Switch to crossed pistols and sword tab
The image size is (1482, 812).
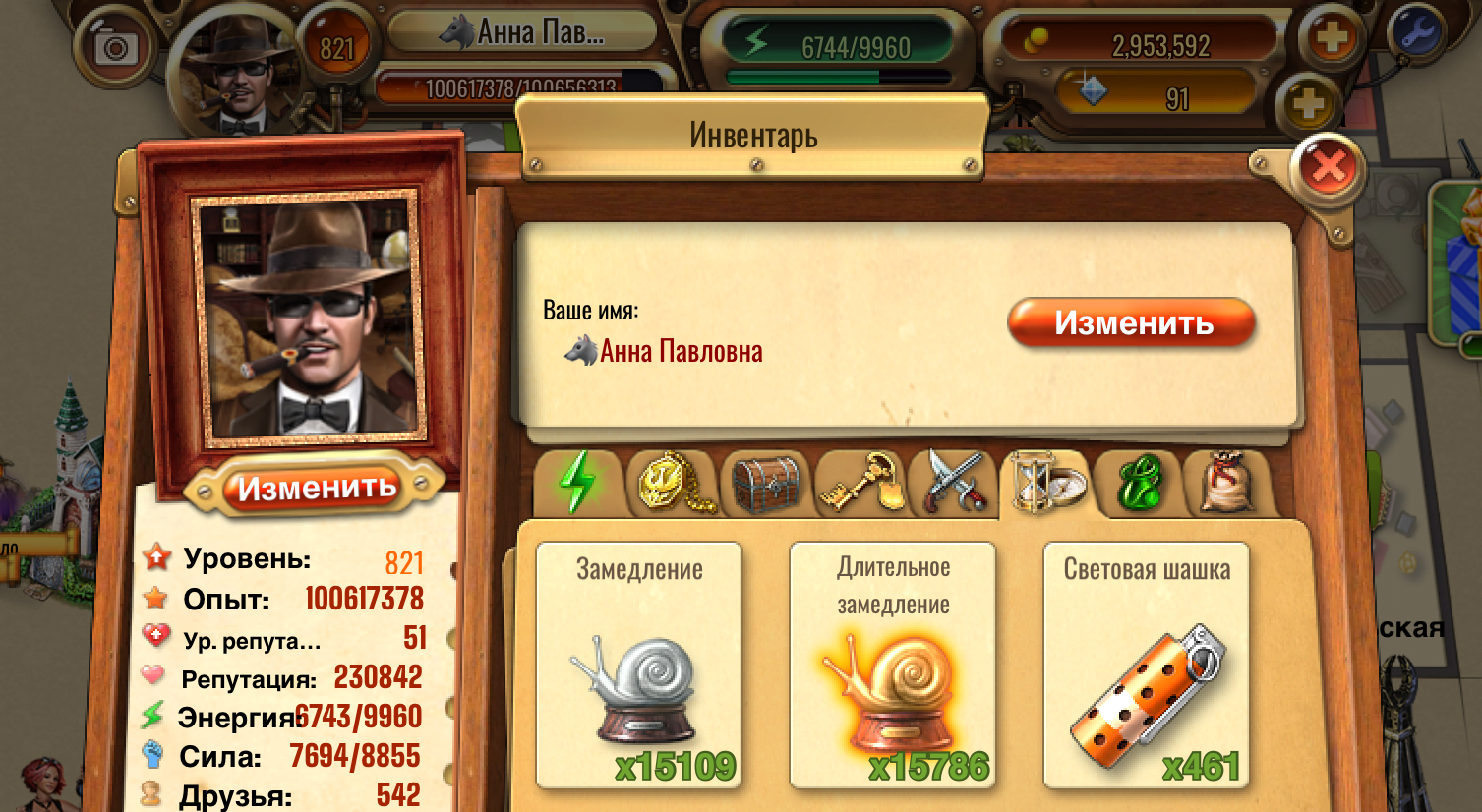[954, 483]
